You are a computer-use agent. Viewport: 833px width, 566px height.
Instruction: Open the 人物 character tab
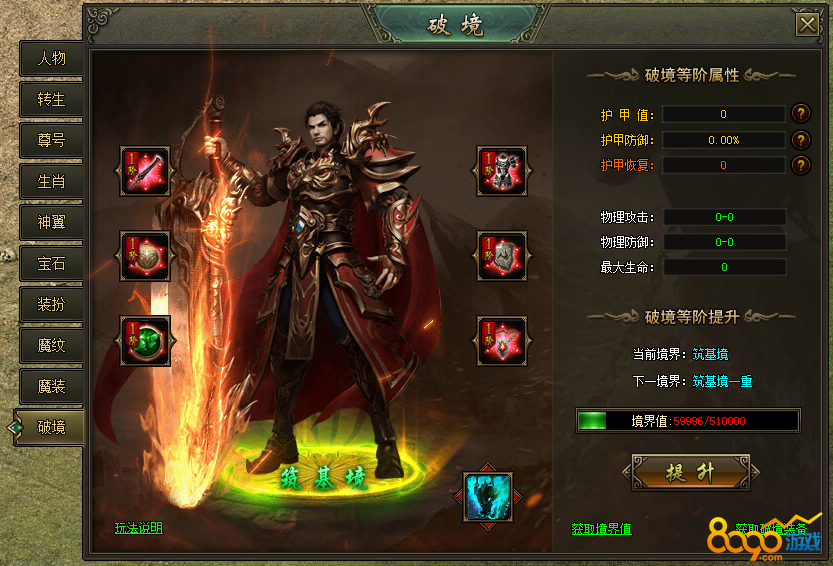51,58
